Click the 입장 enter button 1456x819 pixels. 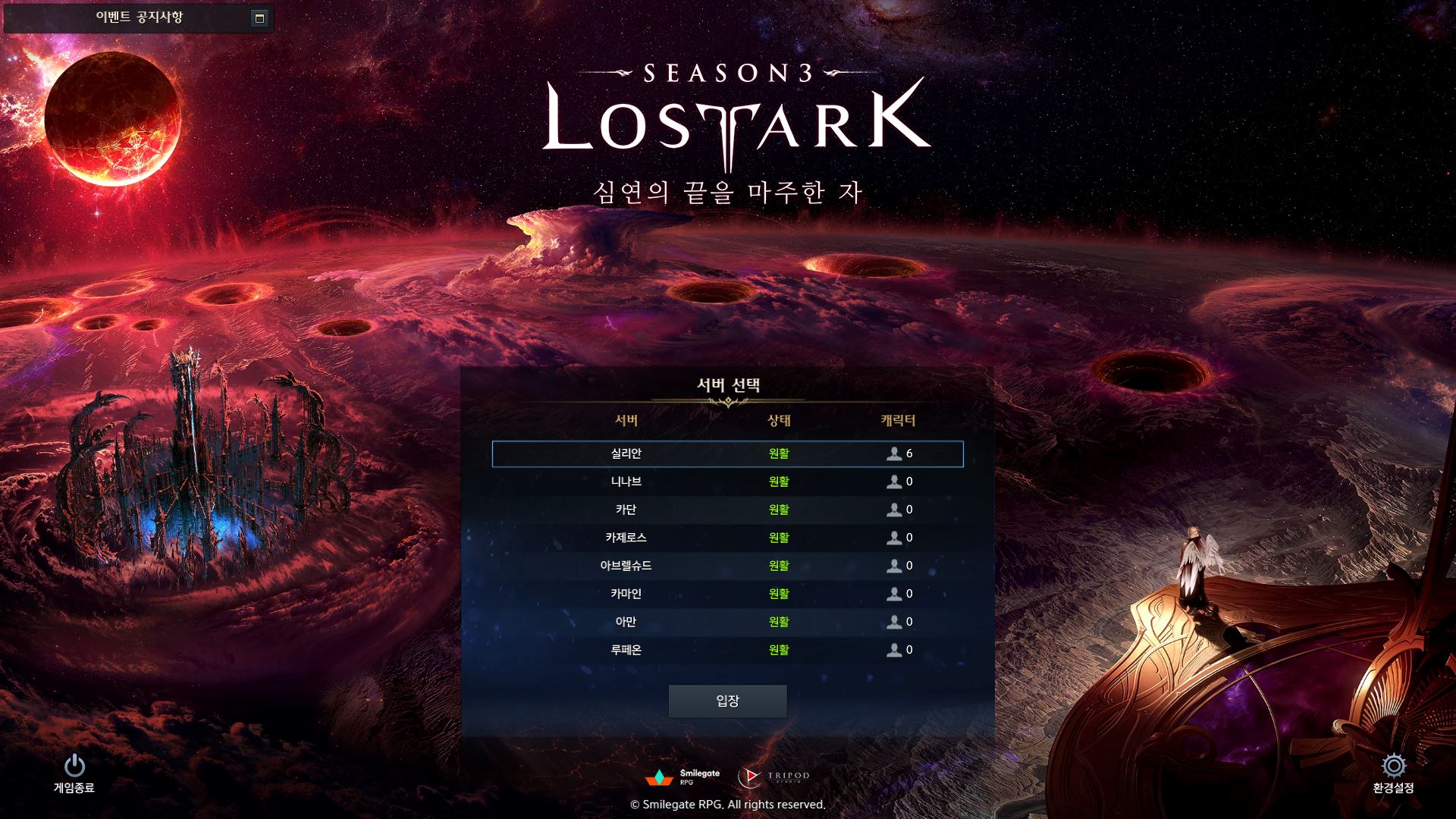coord(727,701)
